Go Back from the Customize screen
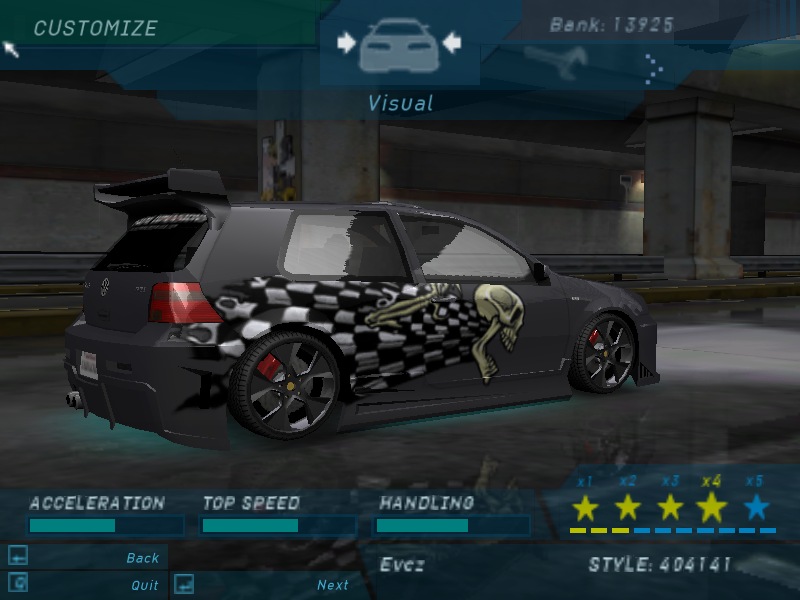The width and height of the screenshot is (800, 600). (143, 558)
